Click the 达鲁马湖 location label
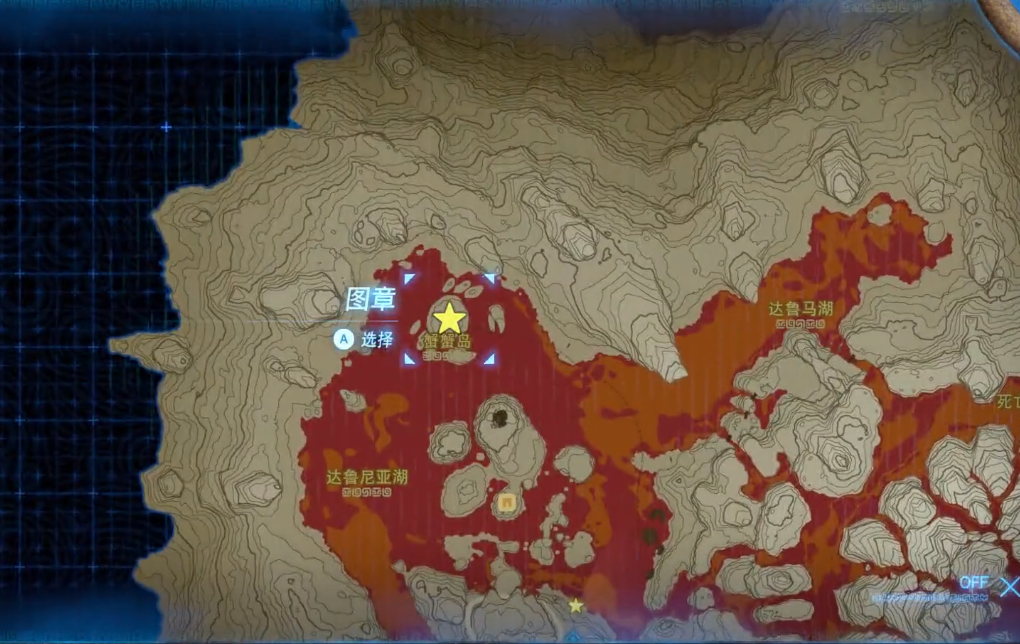Viewport: 1020px width, 644px height. [800, 309]
